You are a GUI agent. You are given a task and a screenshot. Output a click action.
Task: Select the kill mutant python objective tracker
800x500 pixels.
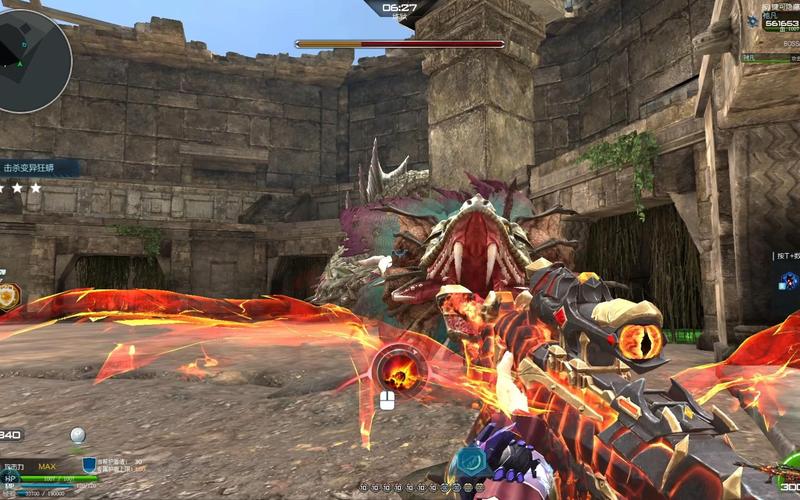pos(38,168)
